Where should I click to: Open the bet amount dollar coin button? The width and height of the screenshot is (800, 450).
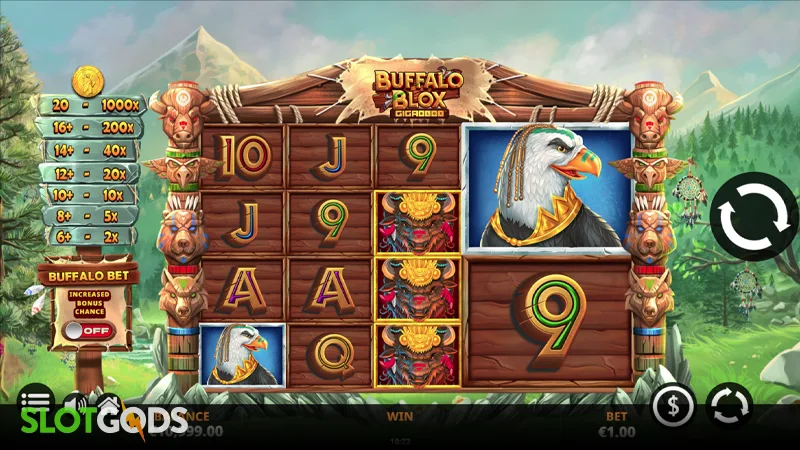click(x=674, y=406)
